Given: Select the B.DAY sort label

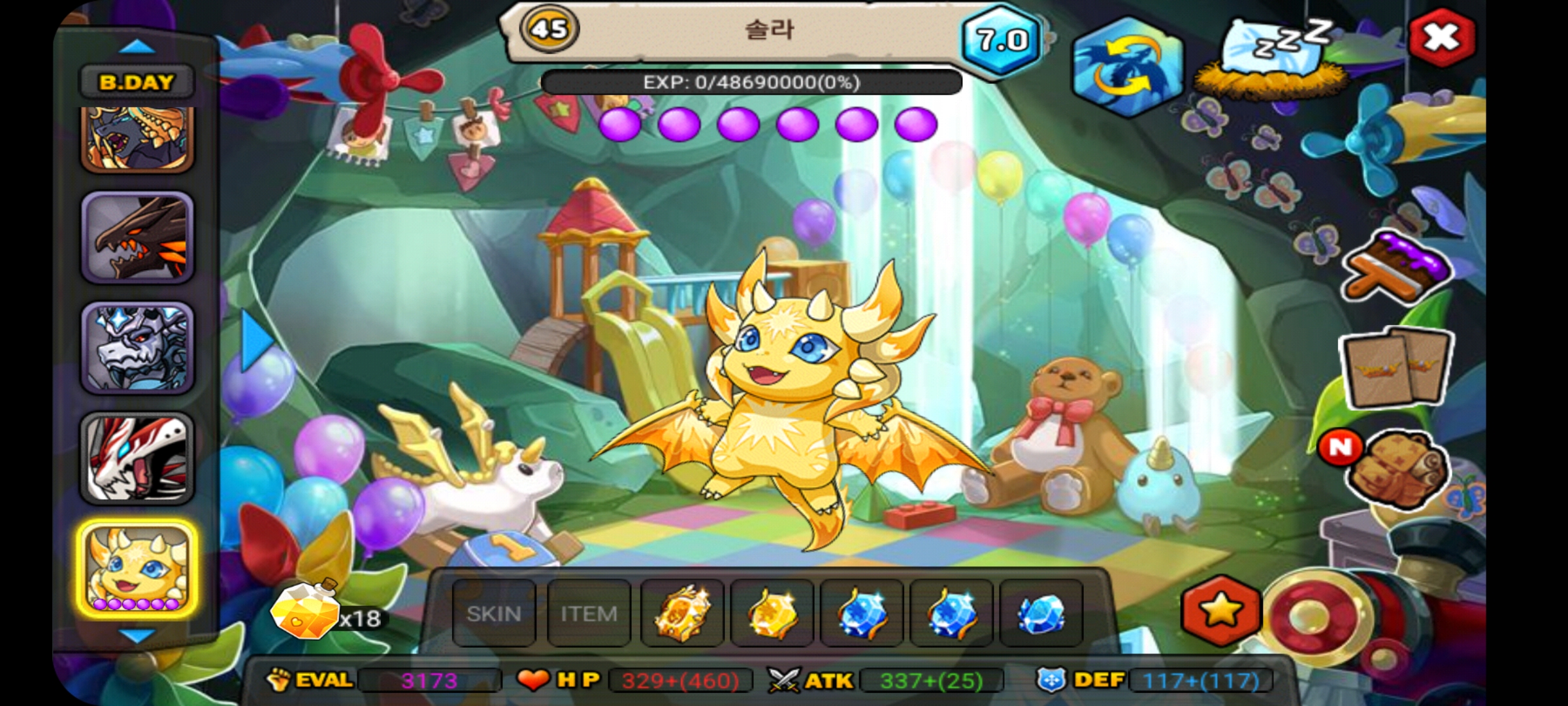Looking at the screenshot, I should pos(137,82).
